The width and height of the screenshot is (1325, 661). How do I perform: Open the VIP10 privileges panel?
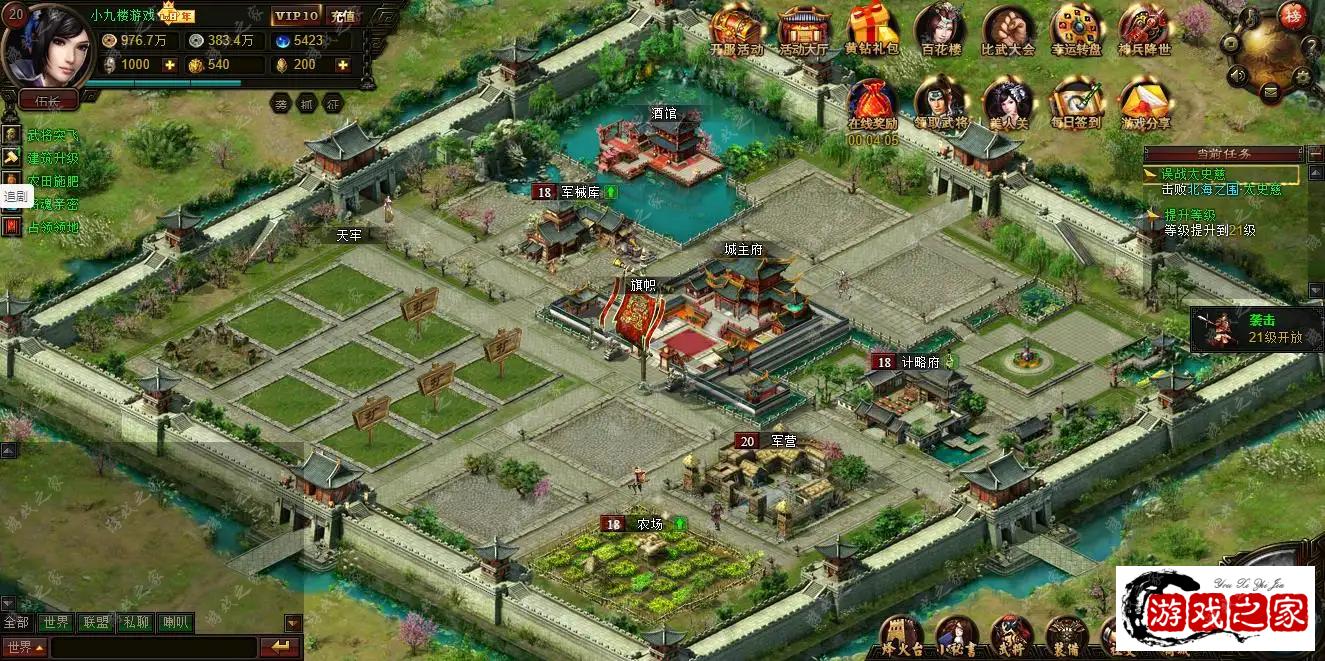(296, 16)
